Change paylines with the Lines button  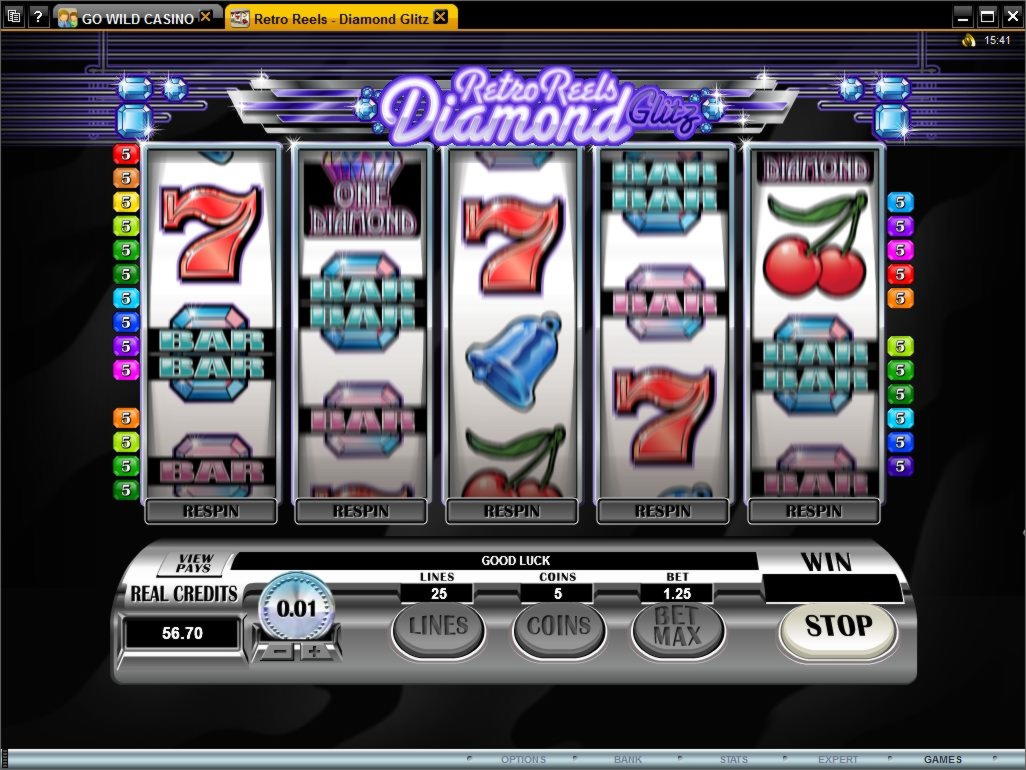click(x=438, y=628)
